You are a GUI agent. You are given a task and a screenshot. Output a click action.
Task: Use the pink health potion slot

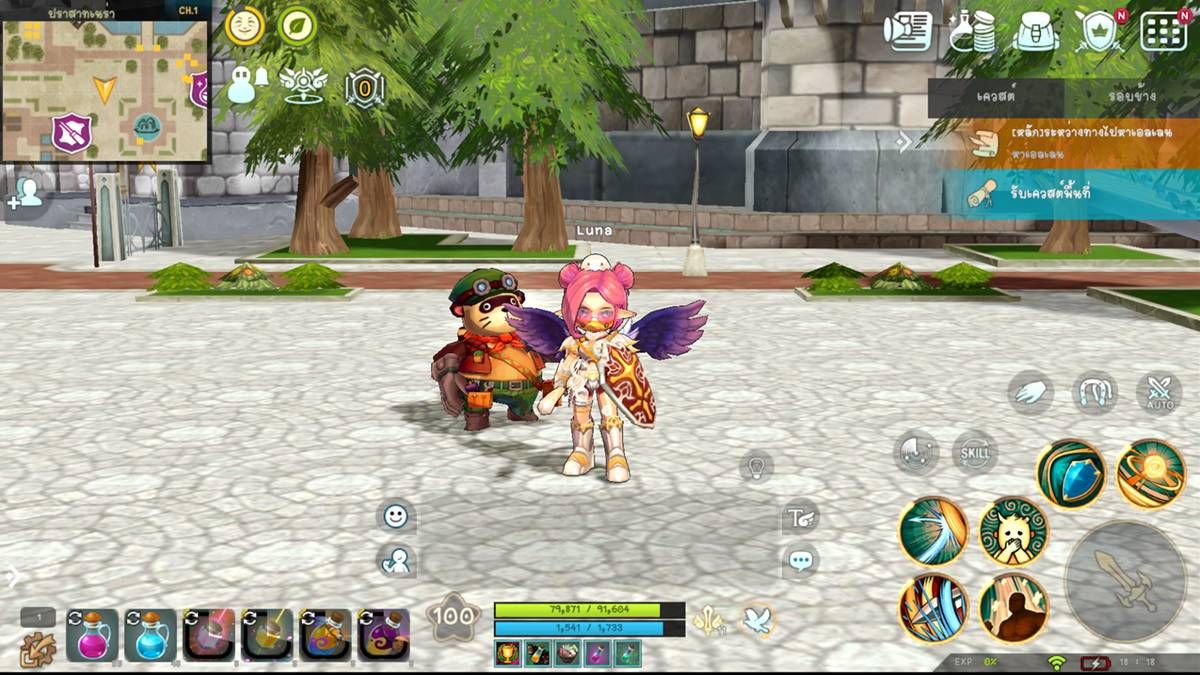[x=92, y=634]
